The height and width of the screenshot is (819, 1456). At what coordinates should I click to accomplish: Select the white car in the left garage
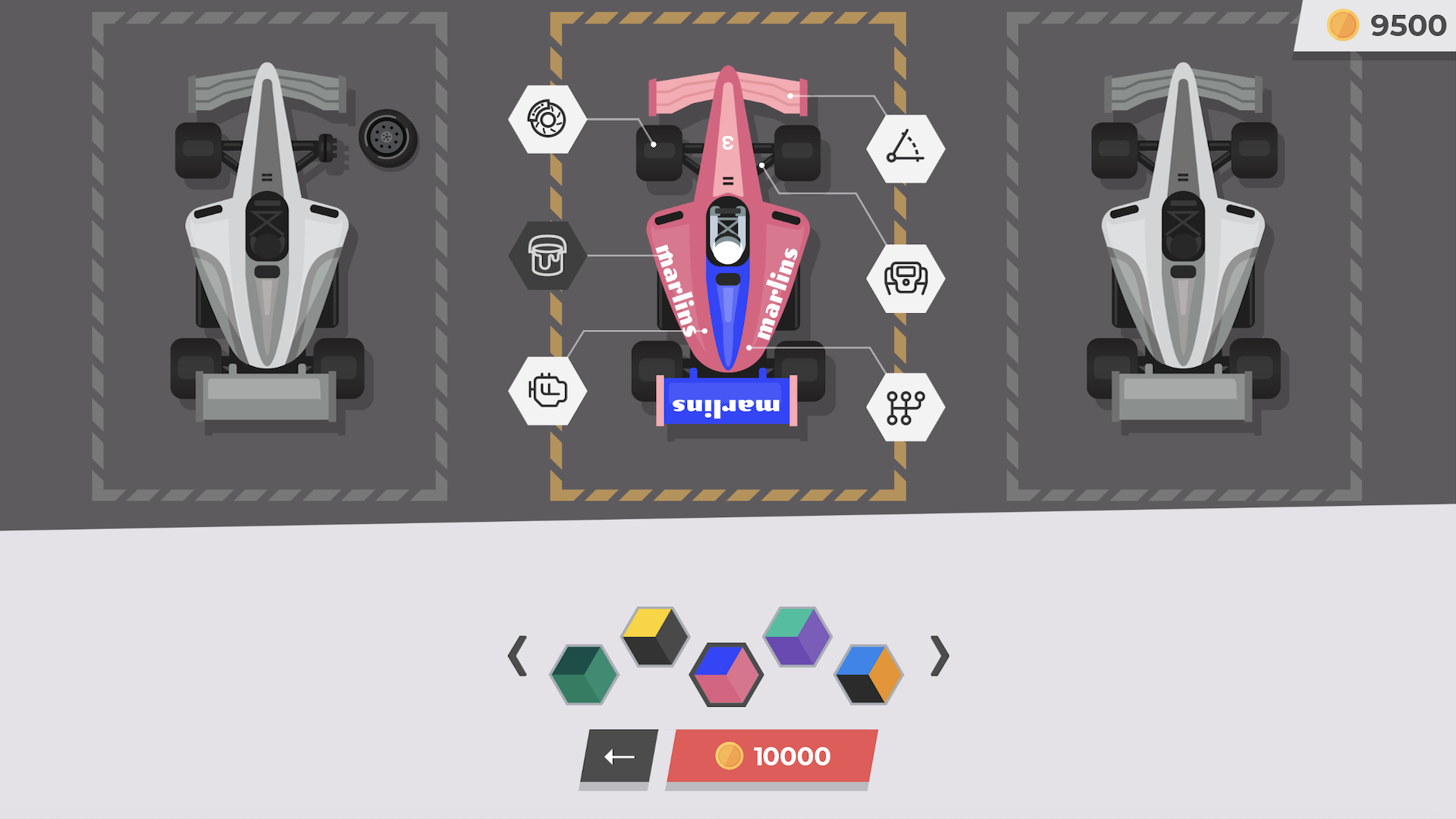click(x=268, y=250)
